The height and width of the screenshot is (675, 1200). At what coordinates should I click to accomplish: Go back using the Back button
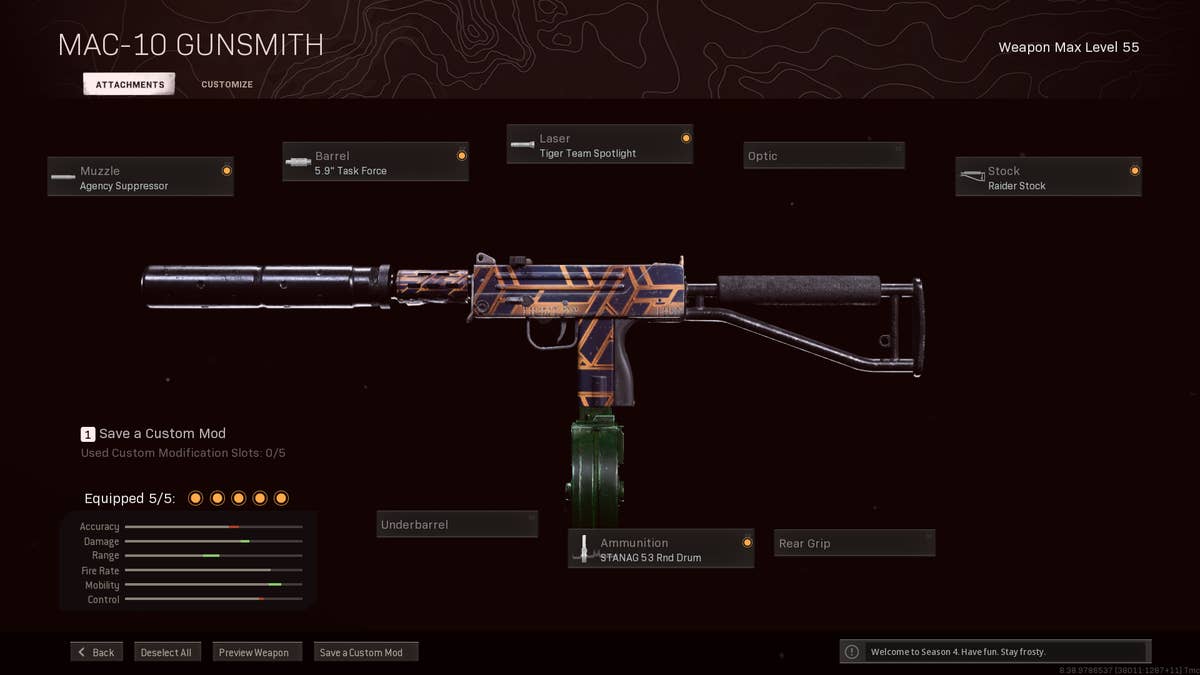(x=96, y=652)
